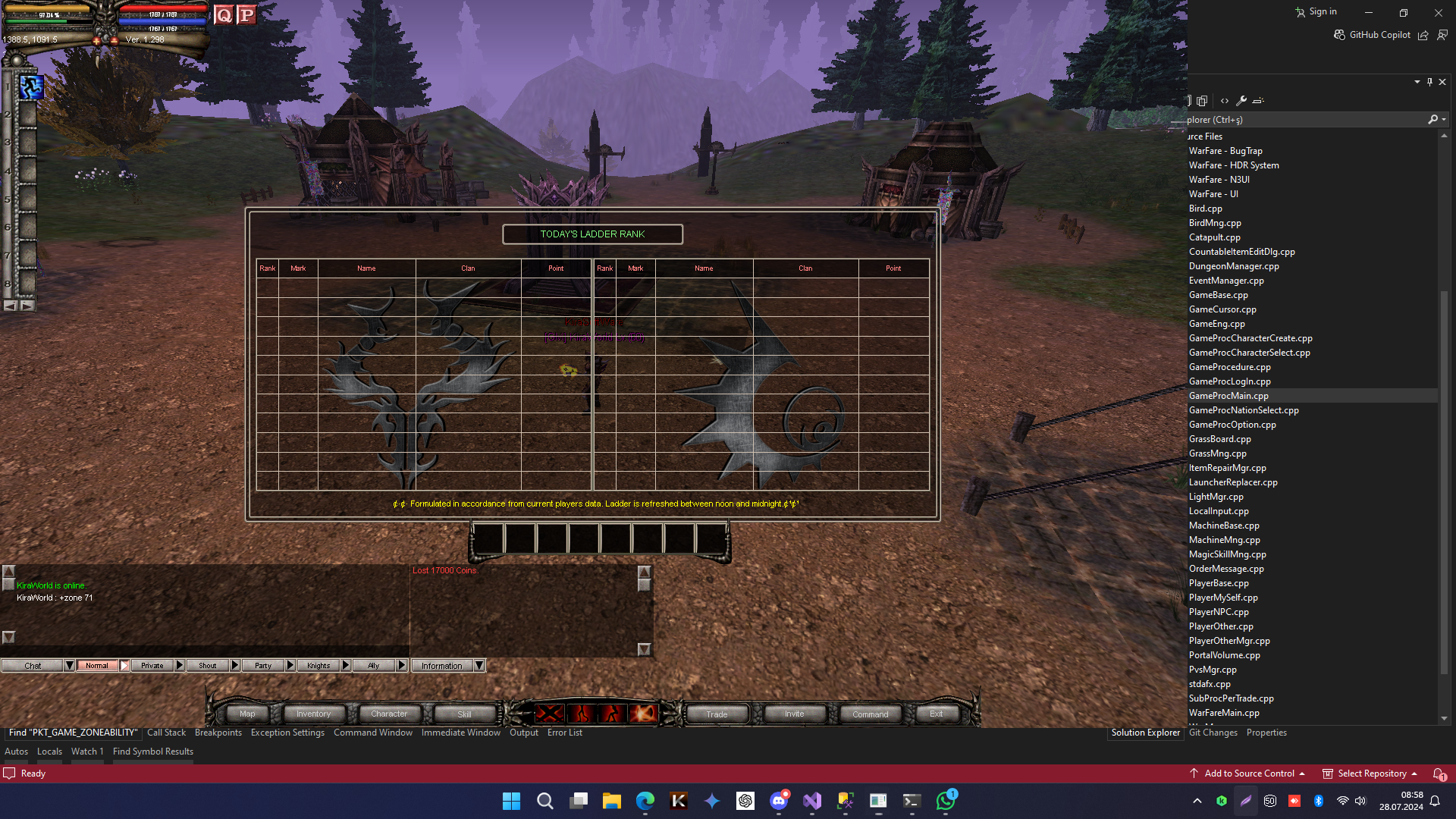Open the Inventory panel
The image size is (1456, 819).
tap(313, 714)
